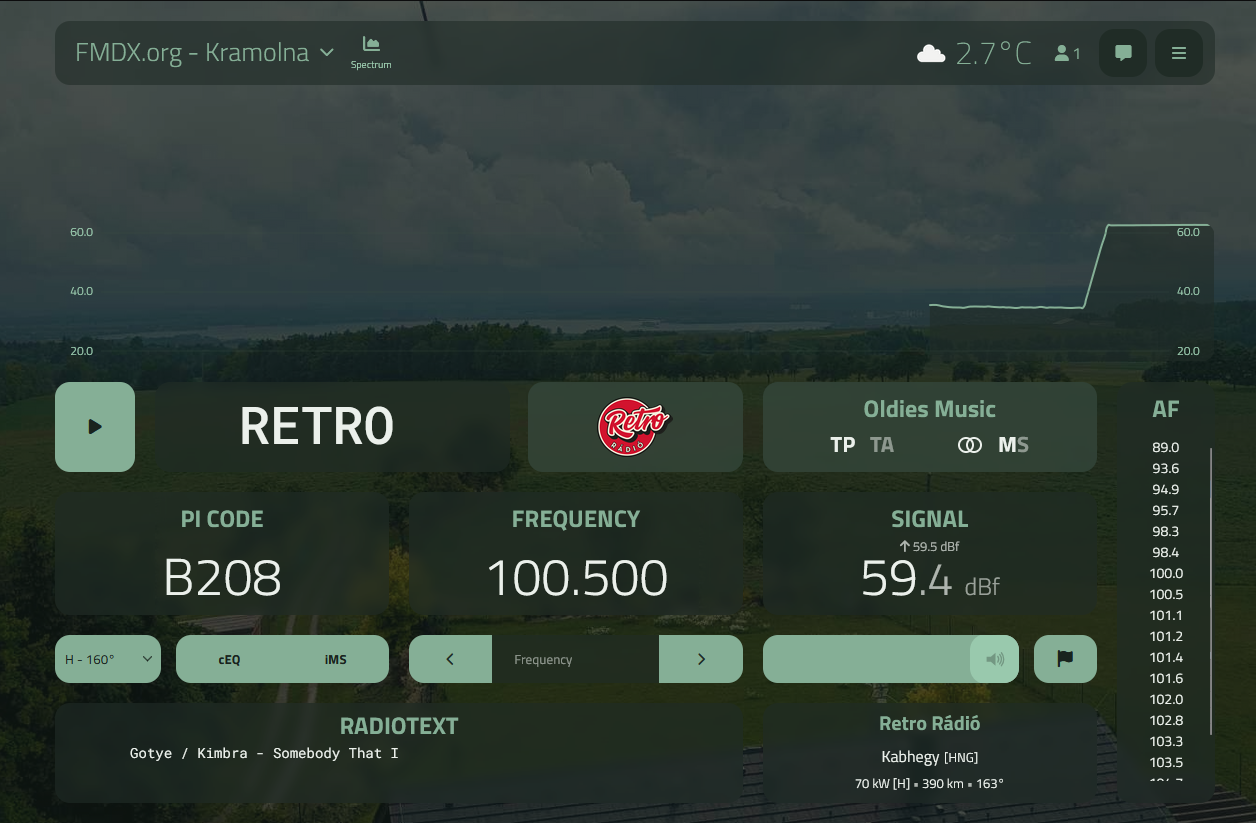Start audio with the play button
The height and width of the screenshot is (823, 1256).
95,427
